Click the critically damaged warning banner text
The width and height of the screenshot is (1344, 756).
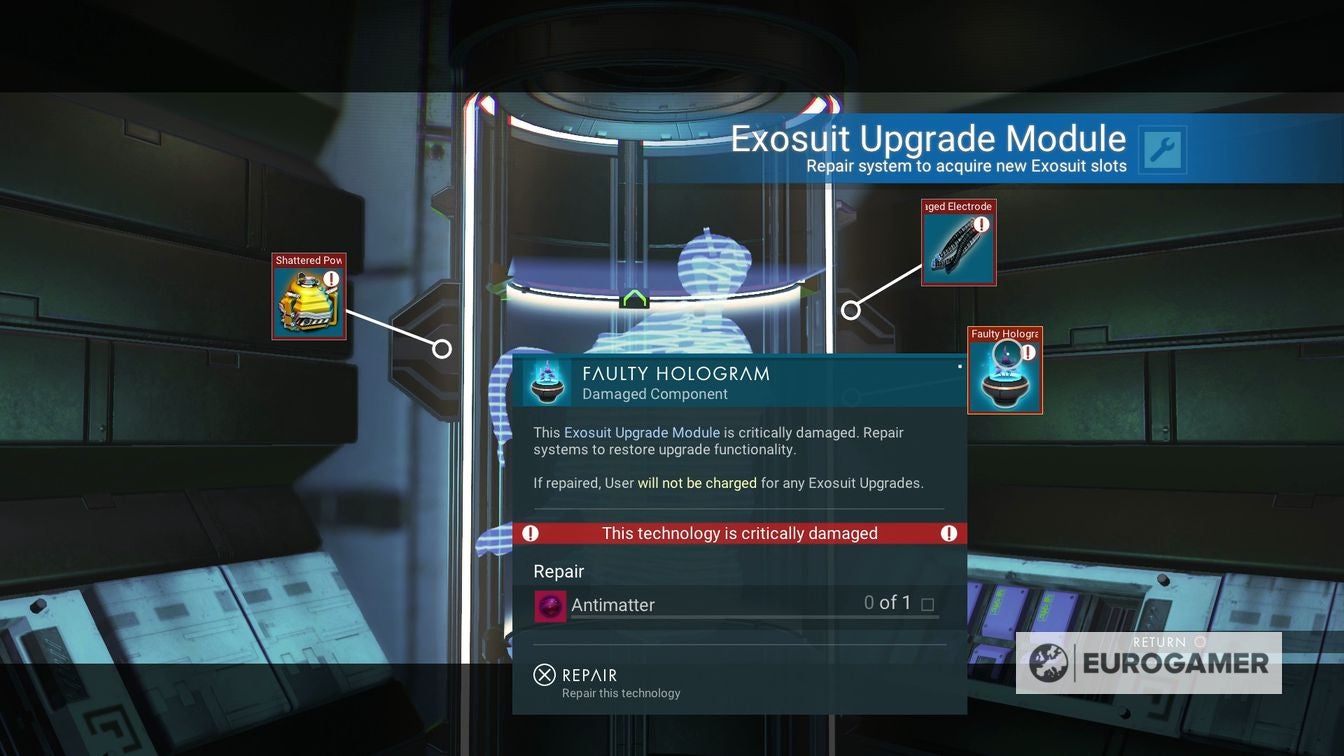(738, 533)
